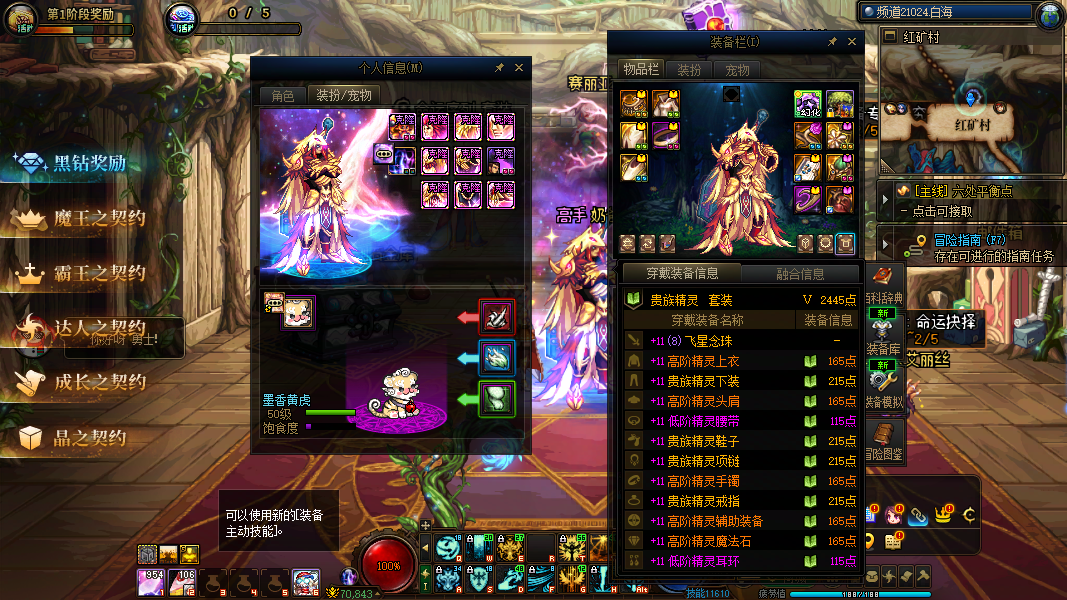Open the 宠物 tab in 装备栏

click(x=737, y=70)
